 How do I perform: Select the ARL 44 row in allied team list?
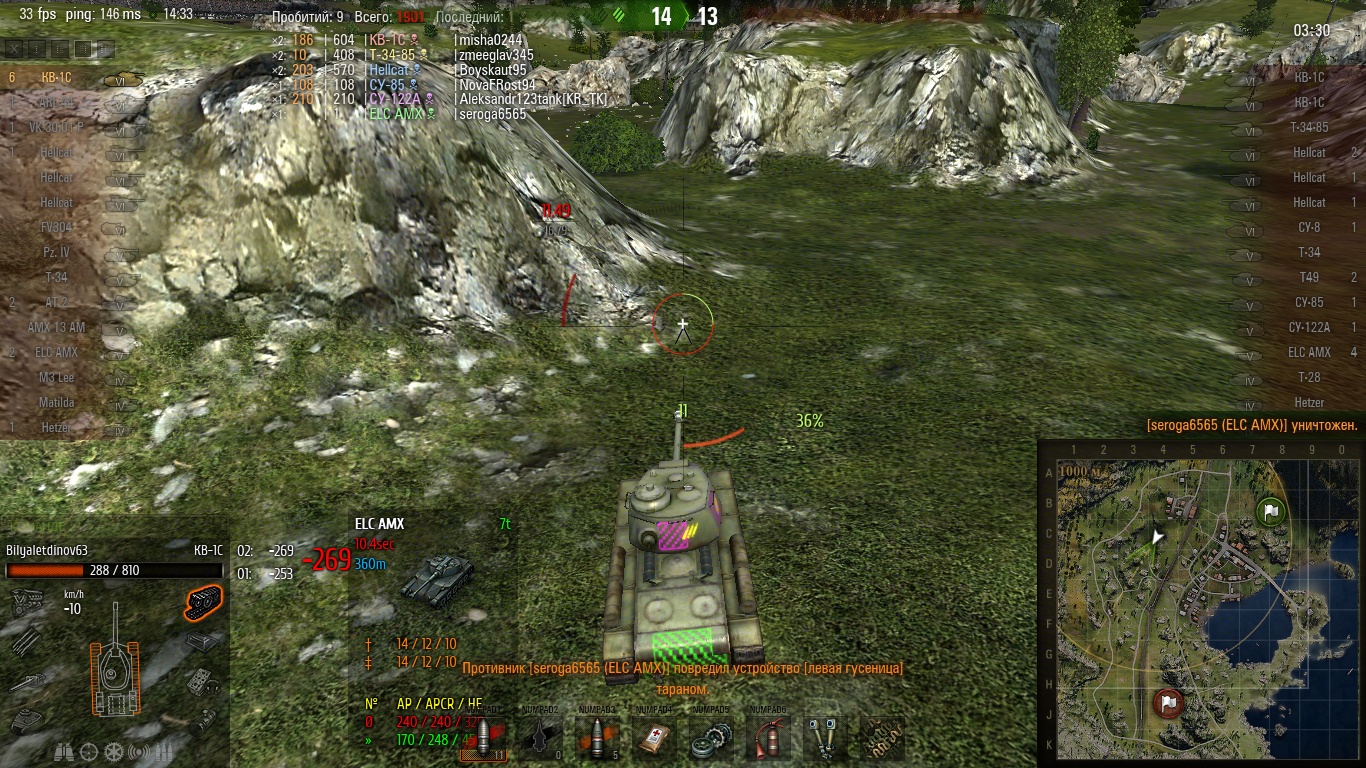pyautogui.click(x=60, y=102)
